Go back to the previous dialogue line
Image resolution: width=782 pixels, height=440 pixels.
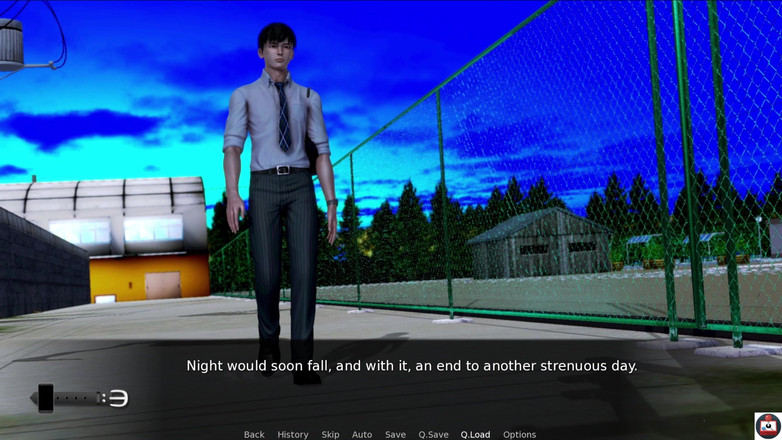[x=254, y=434]
